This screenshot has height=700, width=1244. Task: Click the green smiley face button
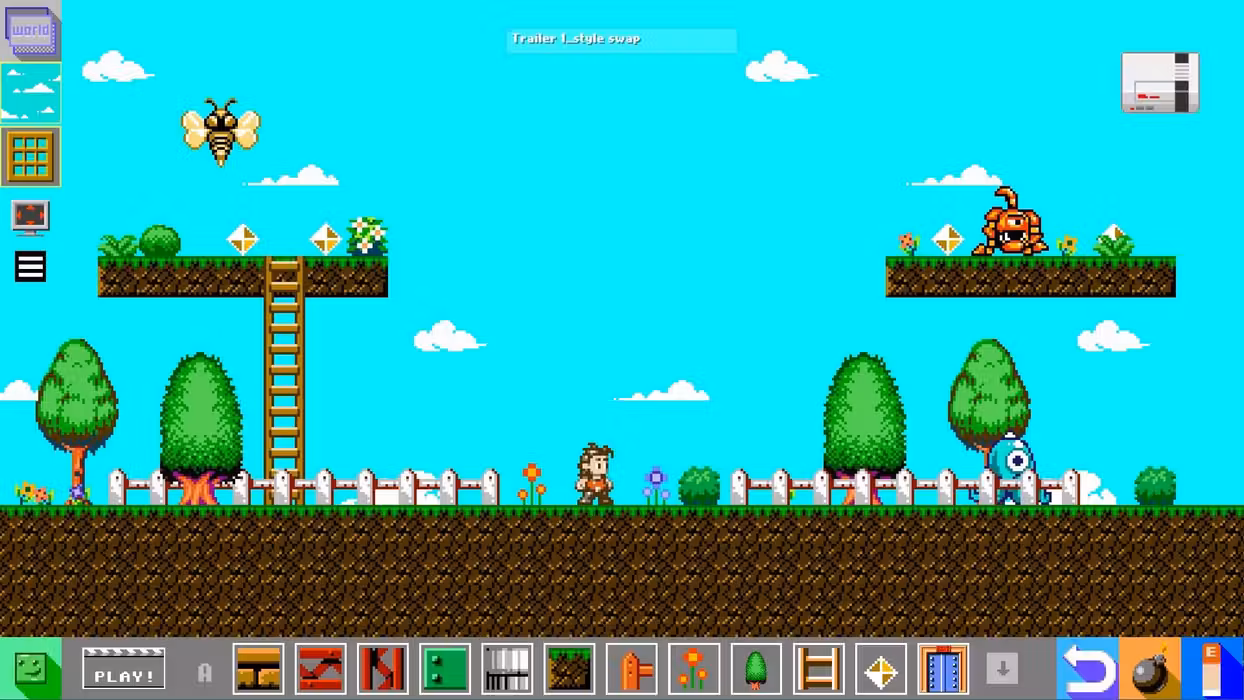tap(30, 669)
